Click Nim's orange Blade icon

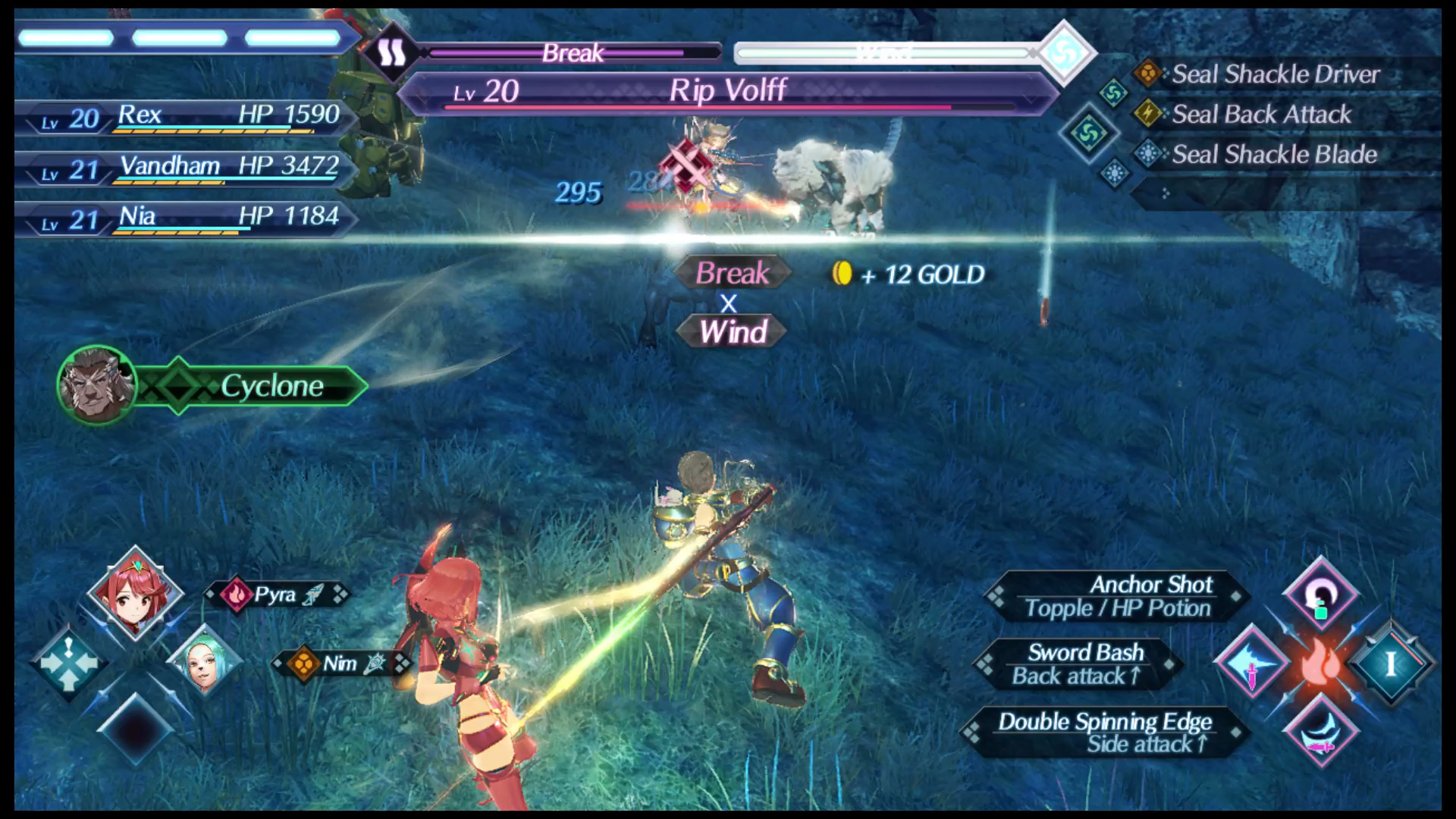tap(302, 663)
